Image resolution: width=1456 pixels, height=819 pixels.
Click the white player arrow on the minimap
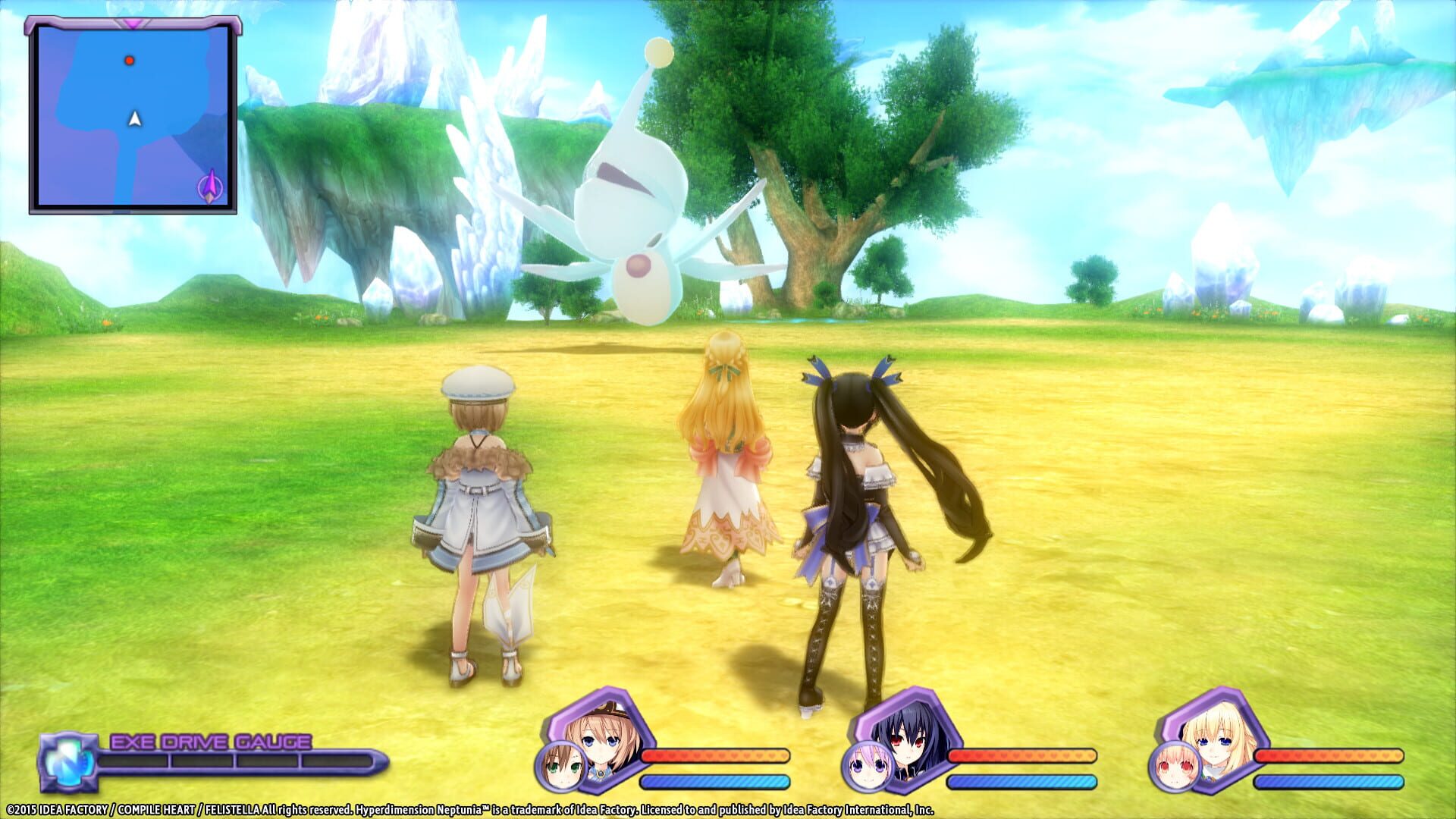133,118
